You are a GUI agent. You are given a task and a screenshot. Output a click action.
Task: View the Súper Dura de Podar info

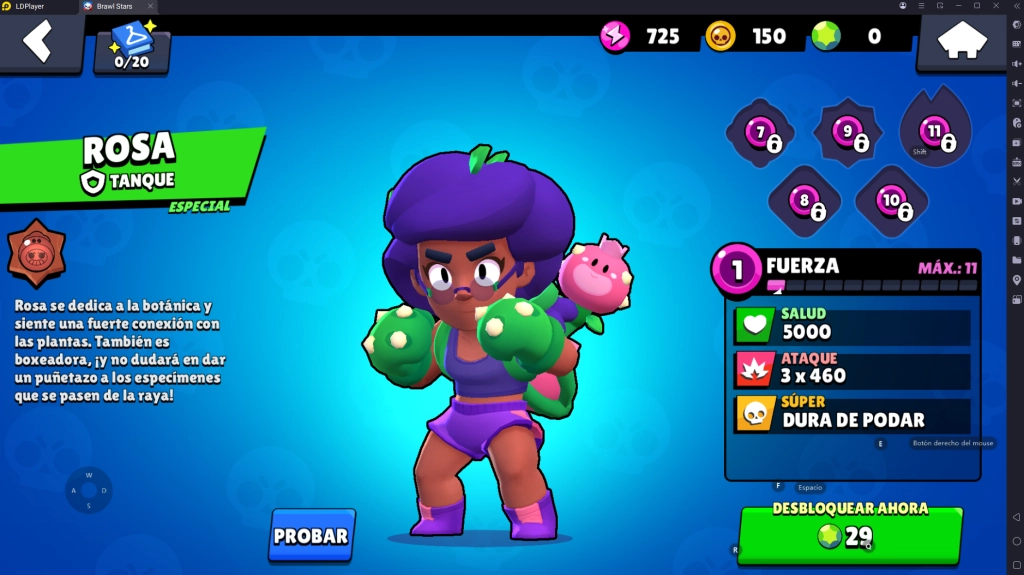[x=852, y=414]
